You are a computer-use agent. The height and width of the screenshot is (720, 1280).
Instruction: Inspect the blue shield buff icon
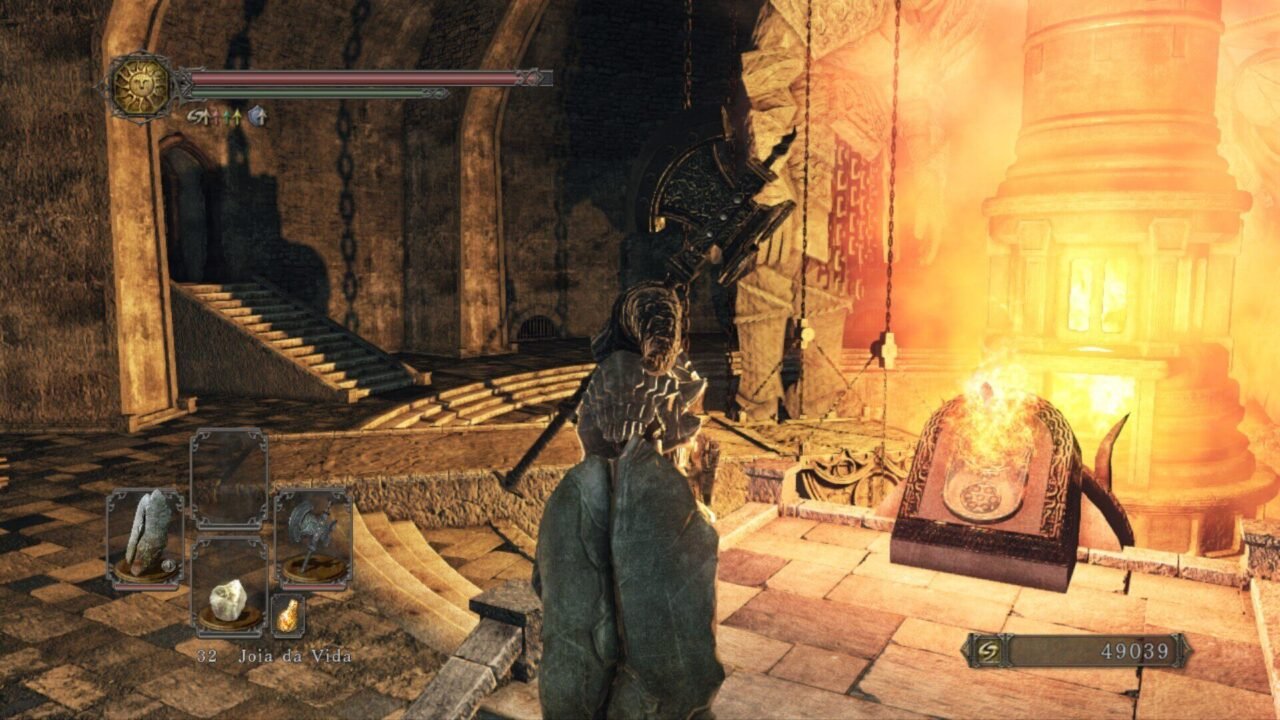click(x=257, y=117)
